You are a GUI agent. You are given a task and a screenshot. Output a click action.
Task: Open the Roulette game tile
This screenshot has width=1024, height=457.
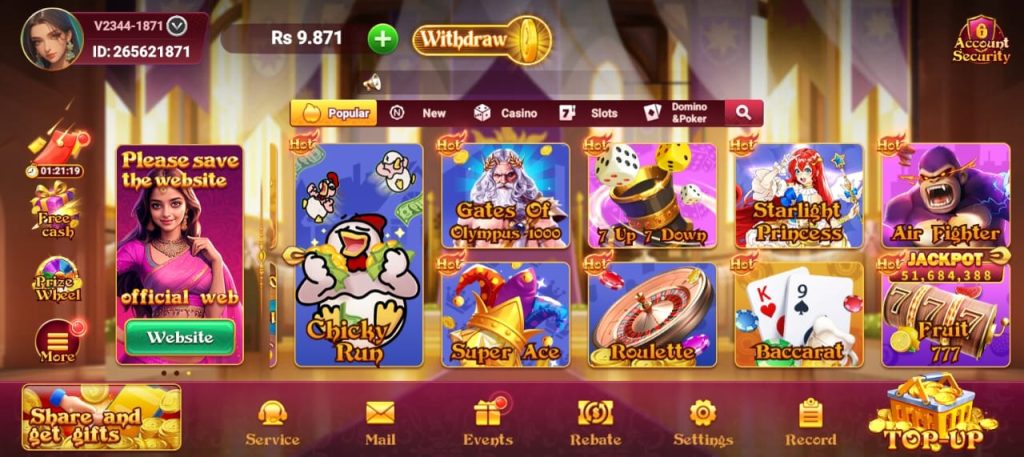pyautogui.click(x=652, y=314)
